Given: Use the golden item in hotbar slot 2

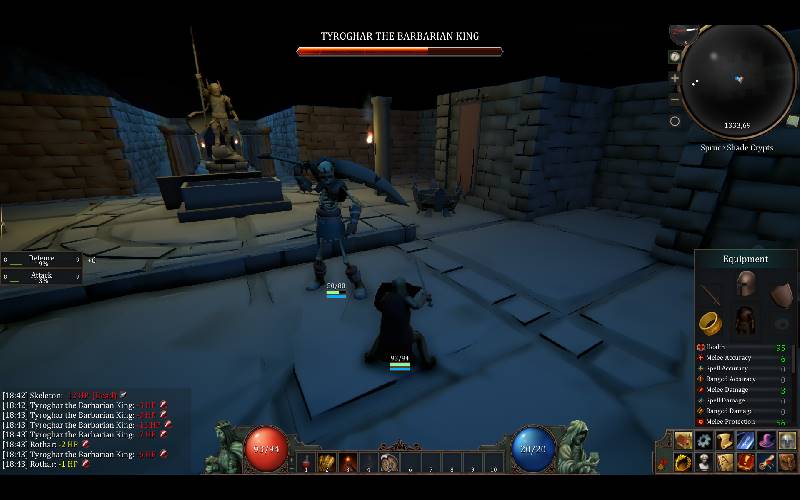Looking at the screenshot, I should (x=327, y=462).
